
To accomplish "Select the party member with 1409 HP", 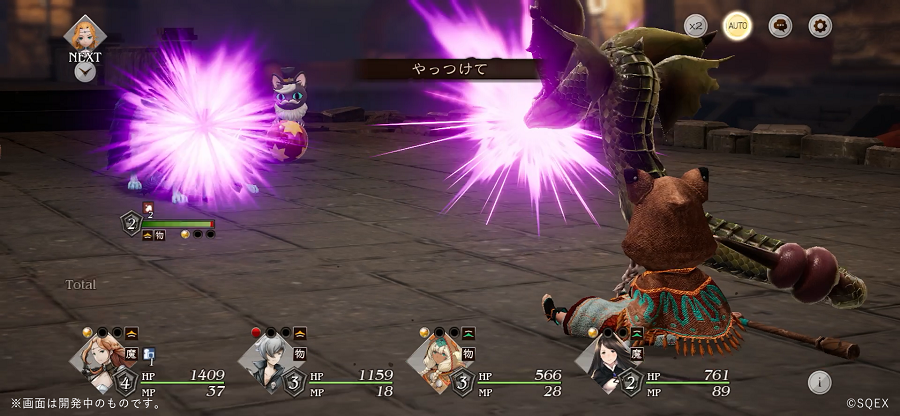I will coord(102,361).
